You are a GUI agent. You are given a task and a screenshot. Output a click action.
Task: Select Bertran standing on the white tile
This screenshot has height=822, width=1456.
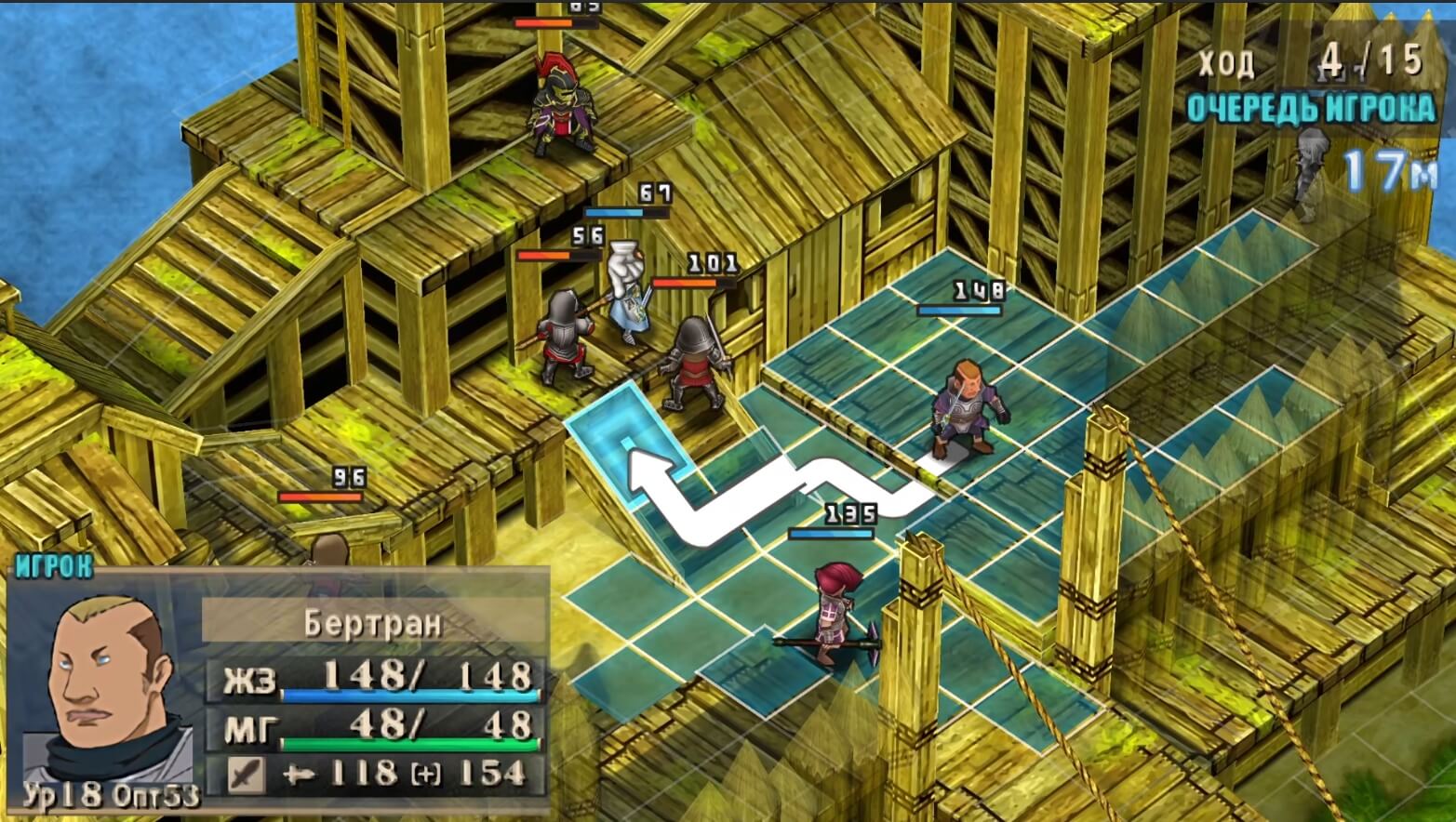click(x=969, y=410)
